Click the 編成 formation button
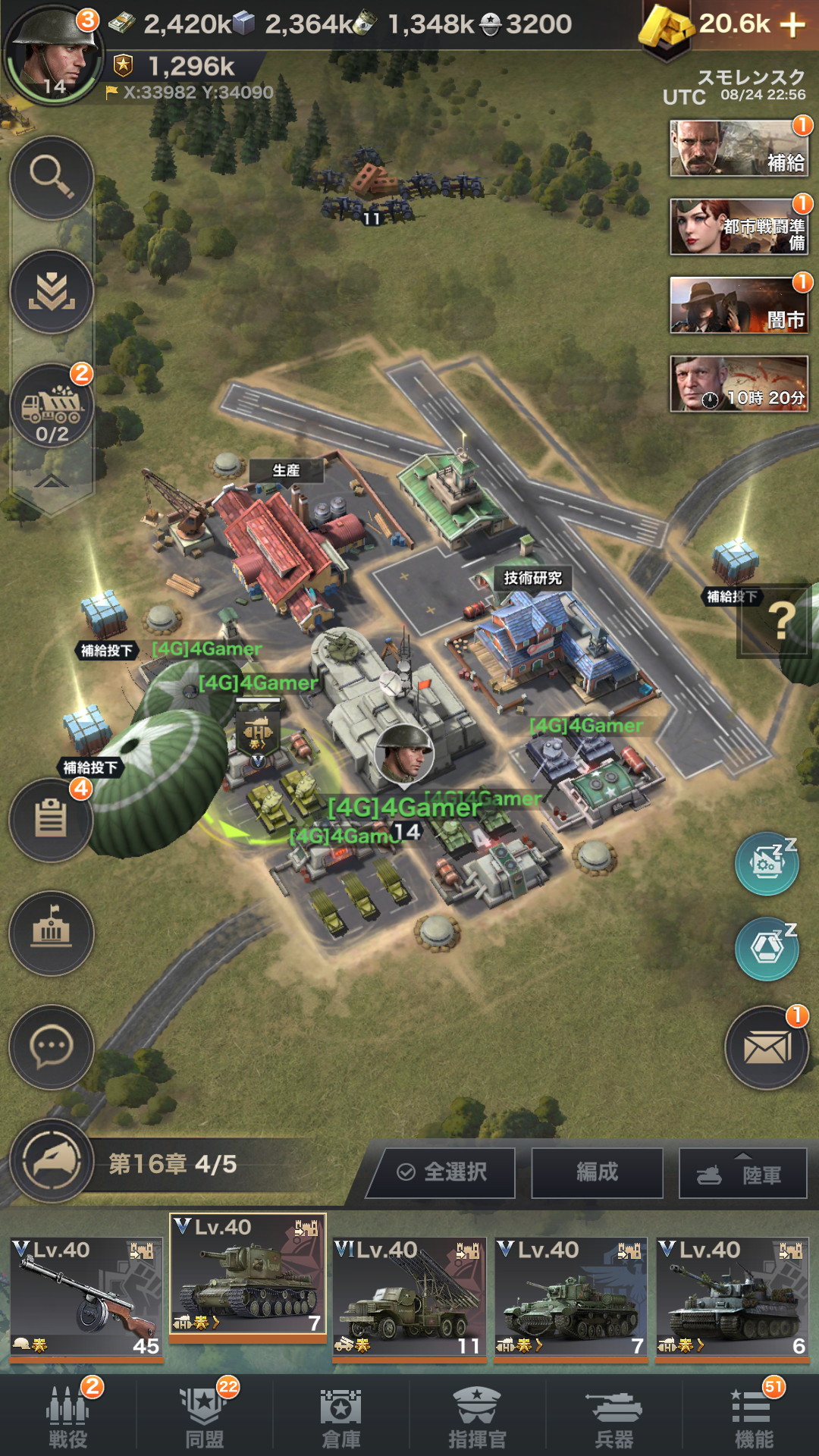This screenshot has width=819, height=1456. (x=598, y=1172)
